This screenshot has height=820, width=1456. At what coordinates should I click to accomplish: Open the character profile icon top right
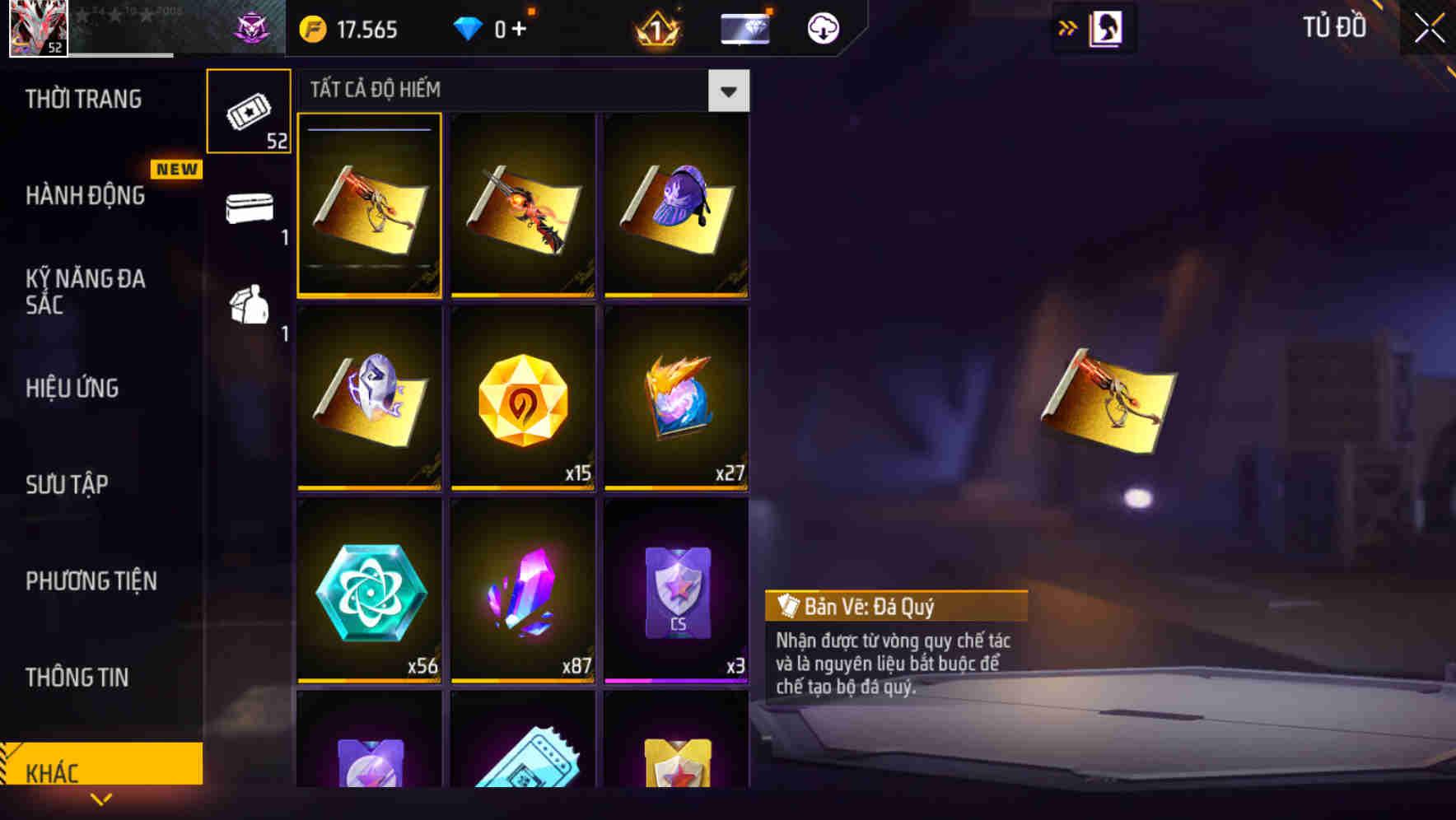tap(1104, 26)
